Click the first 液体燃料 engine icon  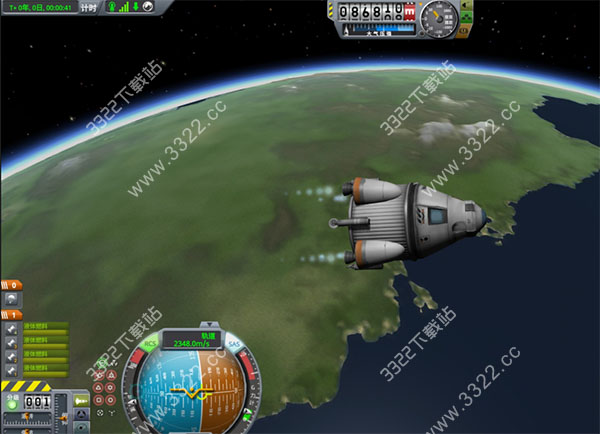click(11, 329)
